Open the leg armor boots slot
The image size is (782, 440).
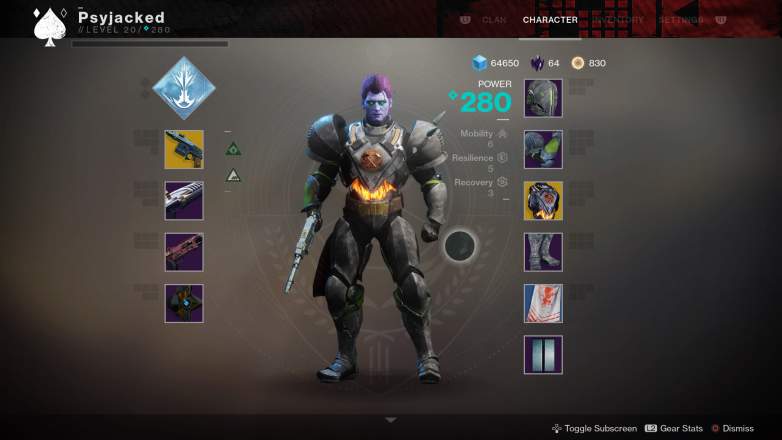tap(543, 252)
